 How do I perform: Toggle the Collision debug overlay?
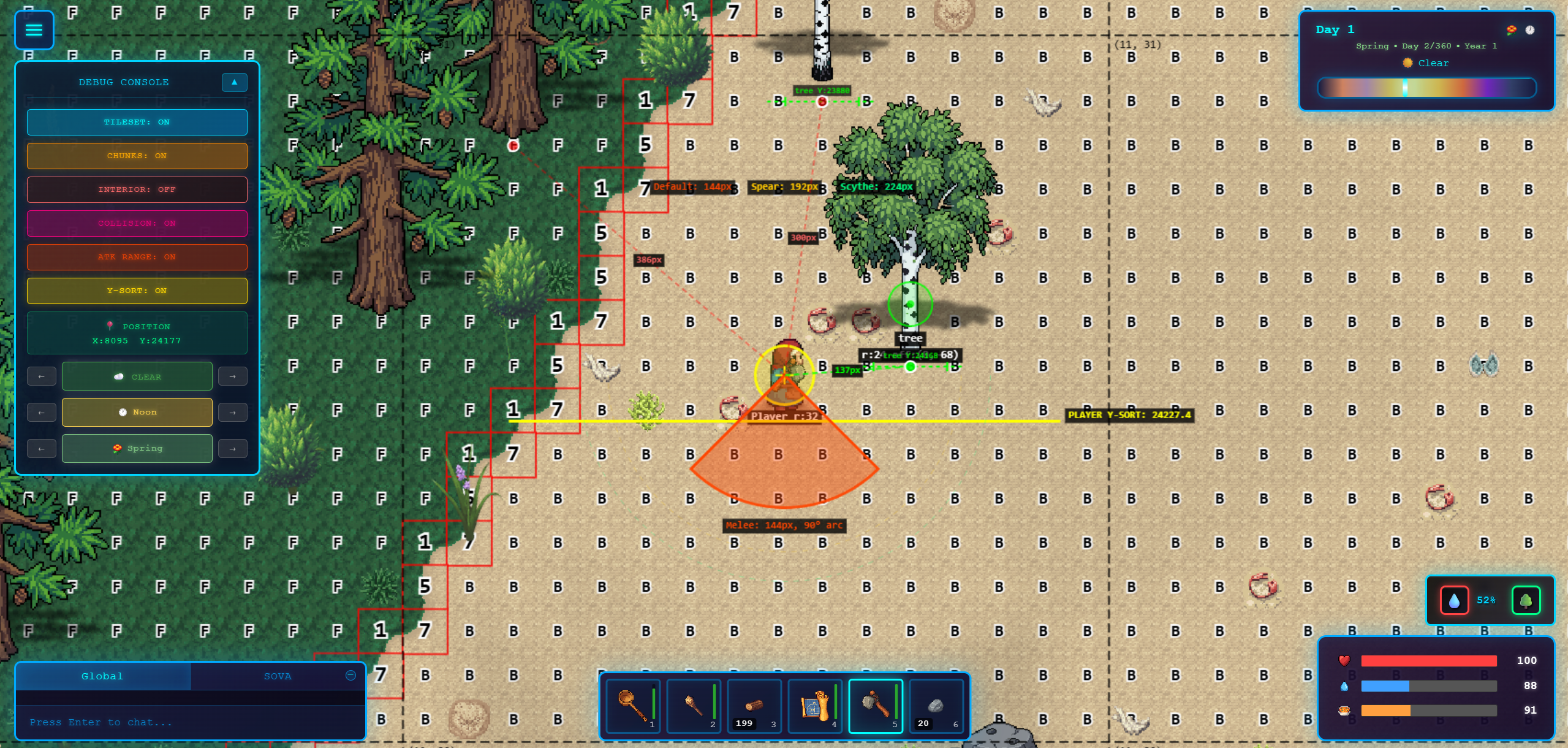[x=137, y=223]
